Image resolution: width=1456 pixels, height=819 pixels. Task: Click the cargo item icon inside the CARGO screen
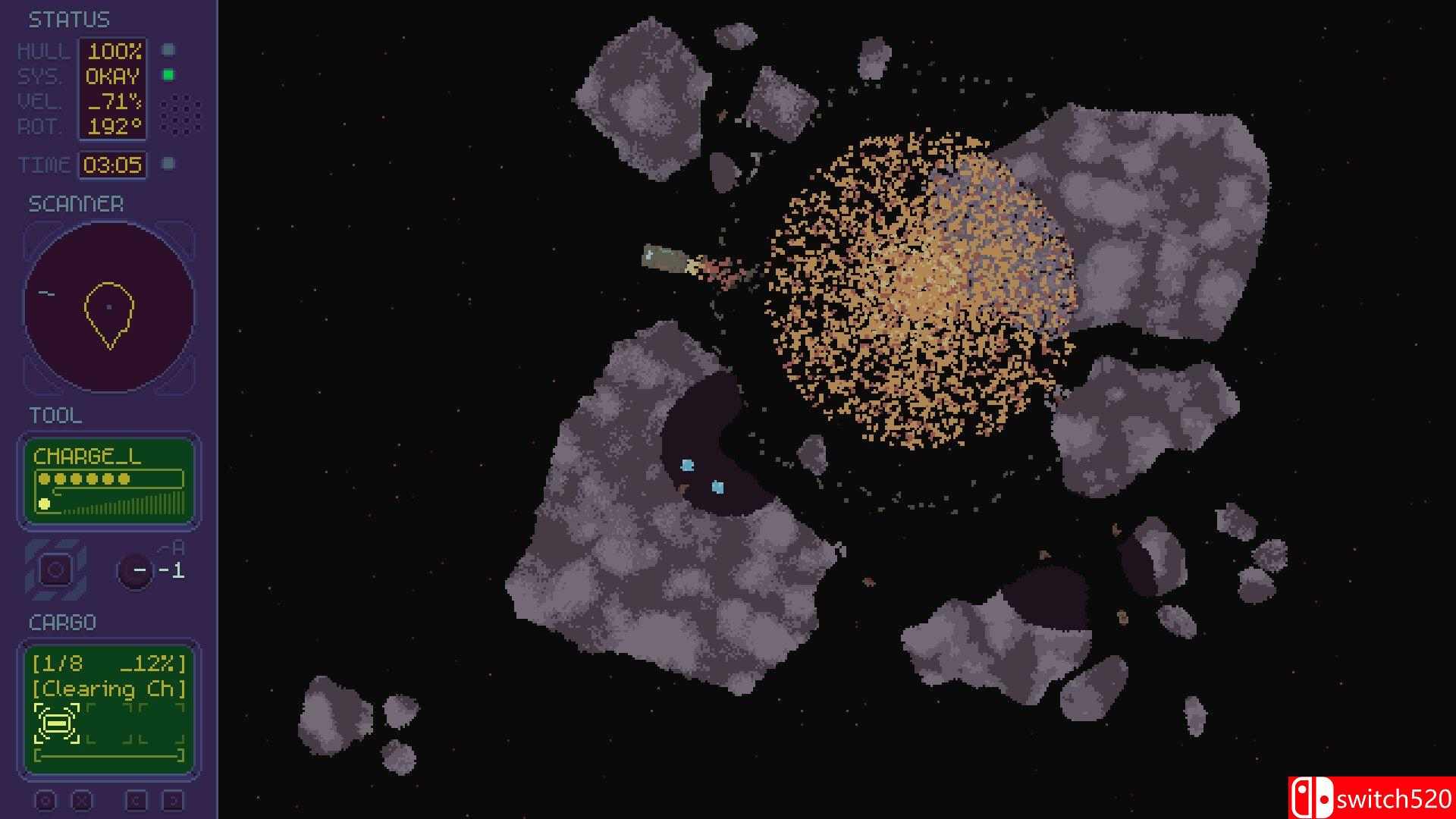(57, 724)
